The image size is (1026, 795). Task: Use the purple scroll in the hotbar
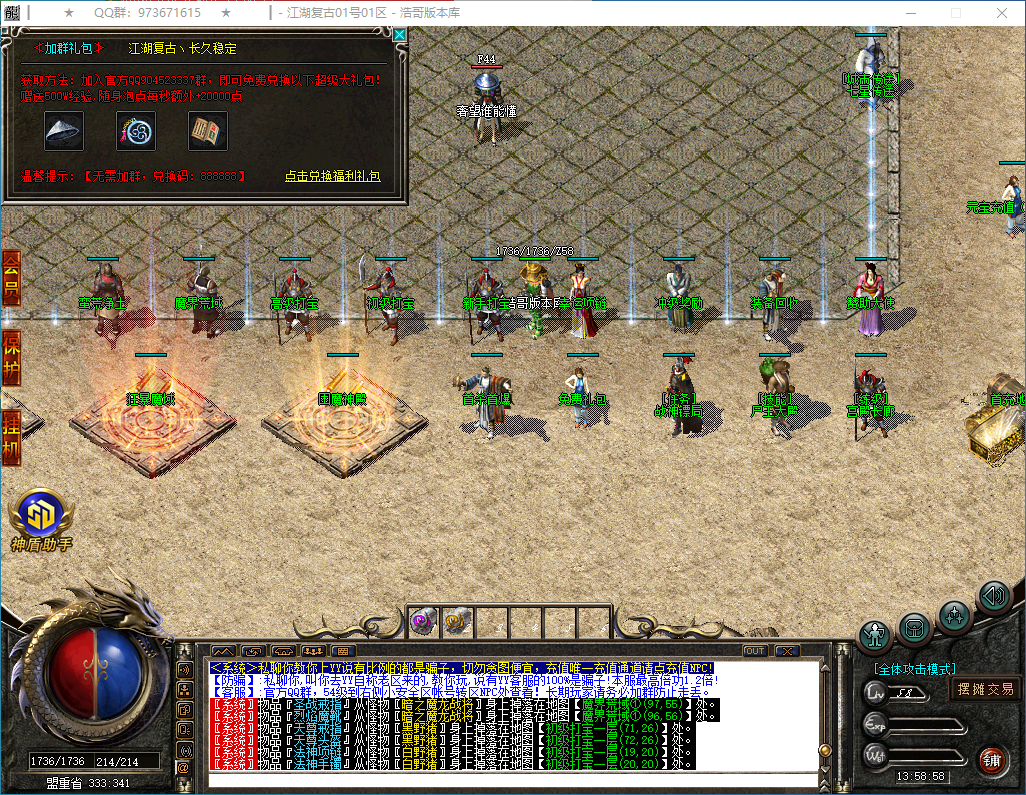(420, 621)
